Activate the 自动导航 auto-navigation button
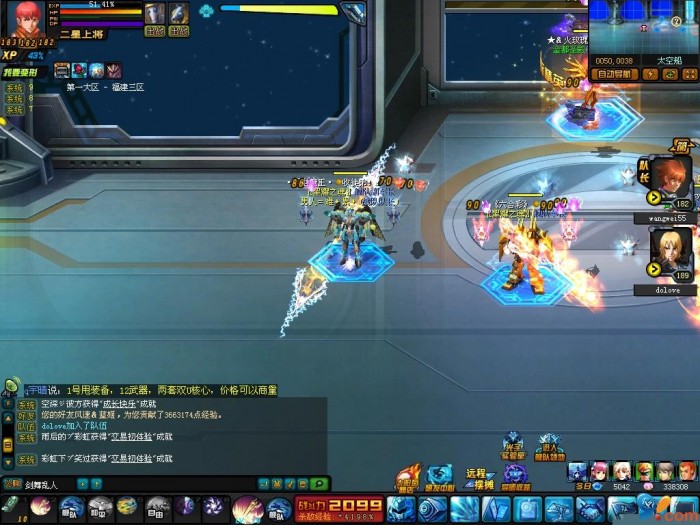The height and width of the screenshot is (525, 700). click(x=616, y=74)
